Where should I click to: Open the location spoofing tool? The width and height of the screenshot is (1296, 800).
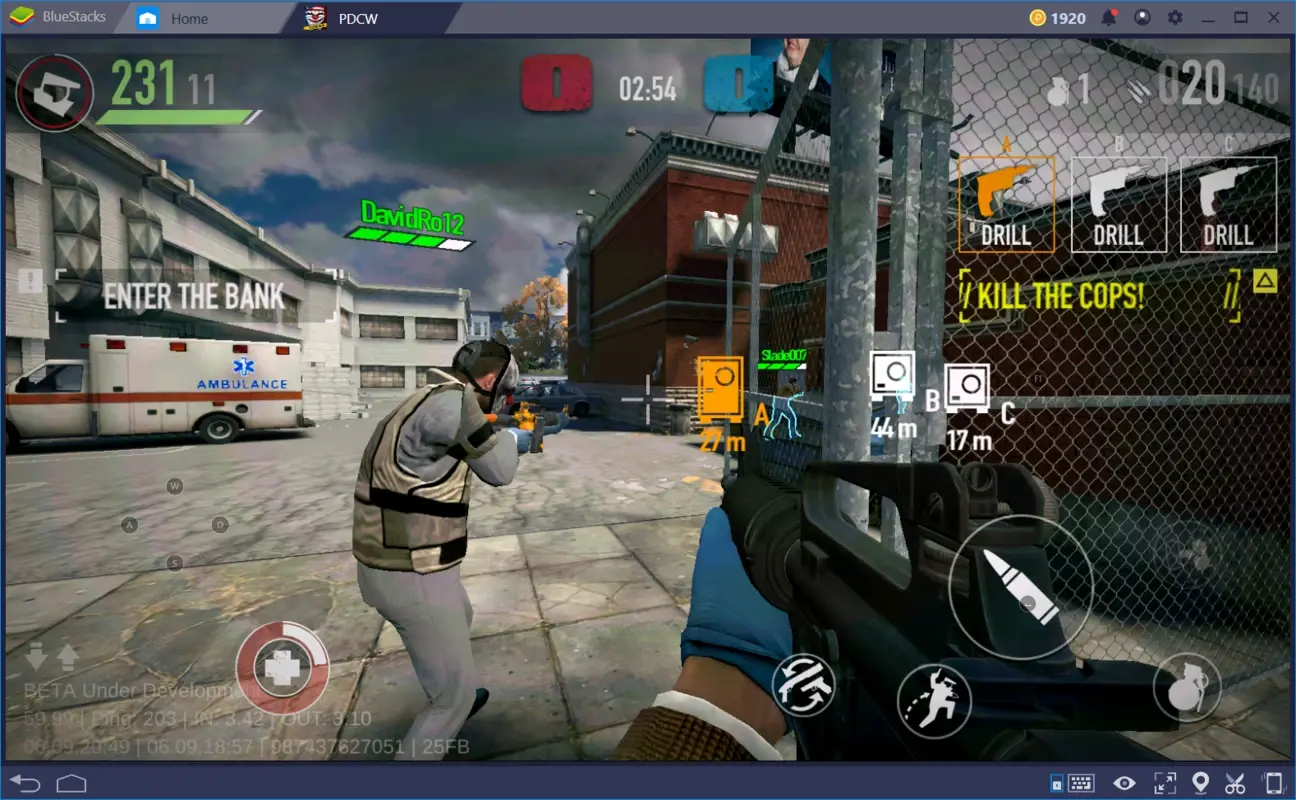(1201, 782)
